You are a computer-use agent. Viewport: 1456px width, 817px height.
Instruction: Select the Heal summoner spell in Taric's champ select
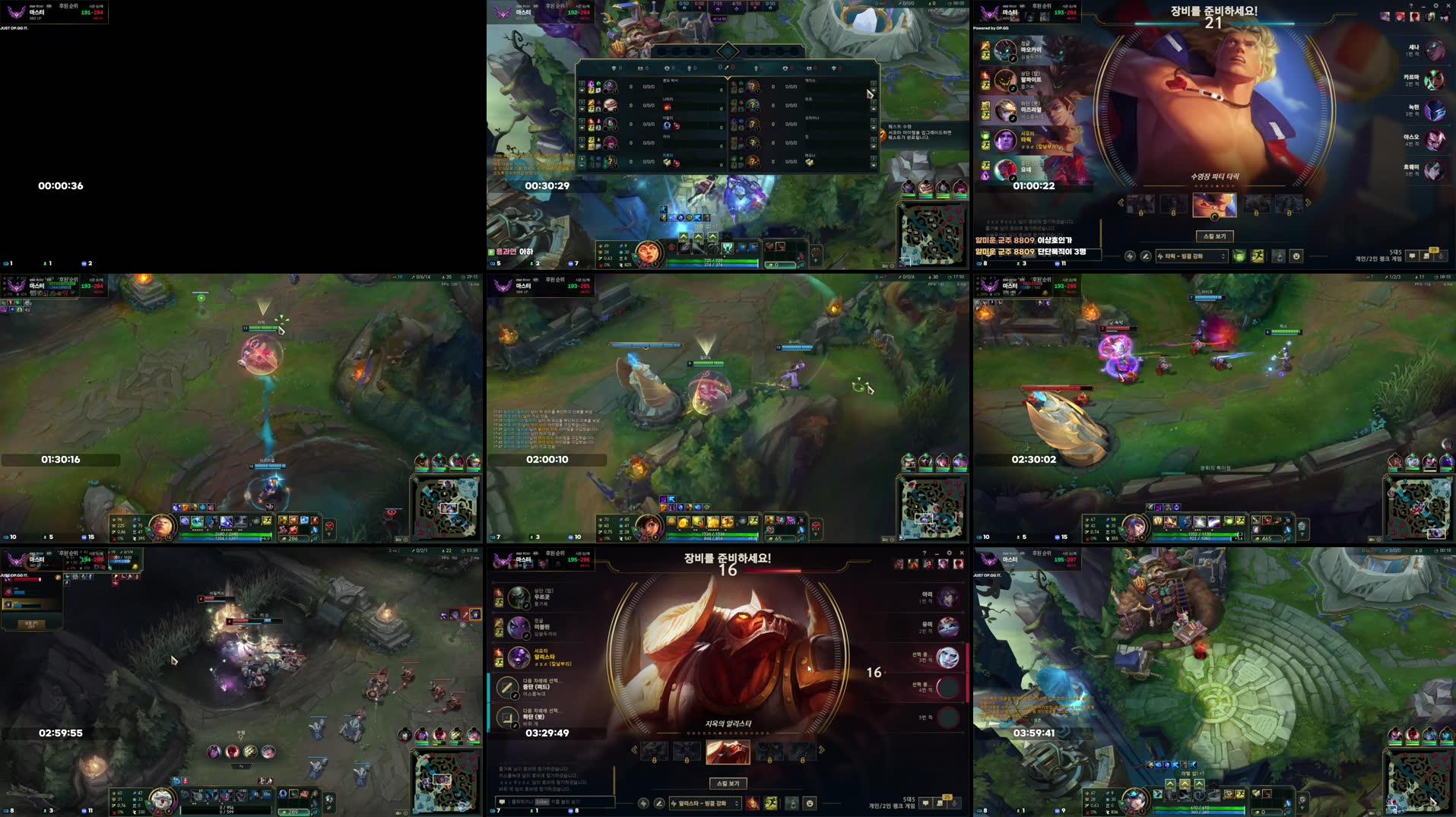[1239, 256]
